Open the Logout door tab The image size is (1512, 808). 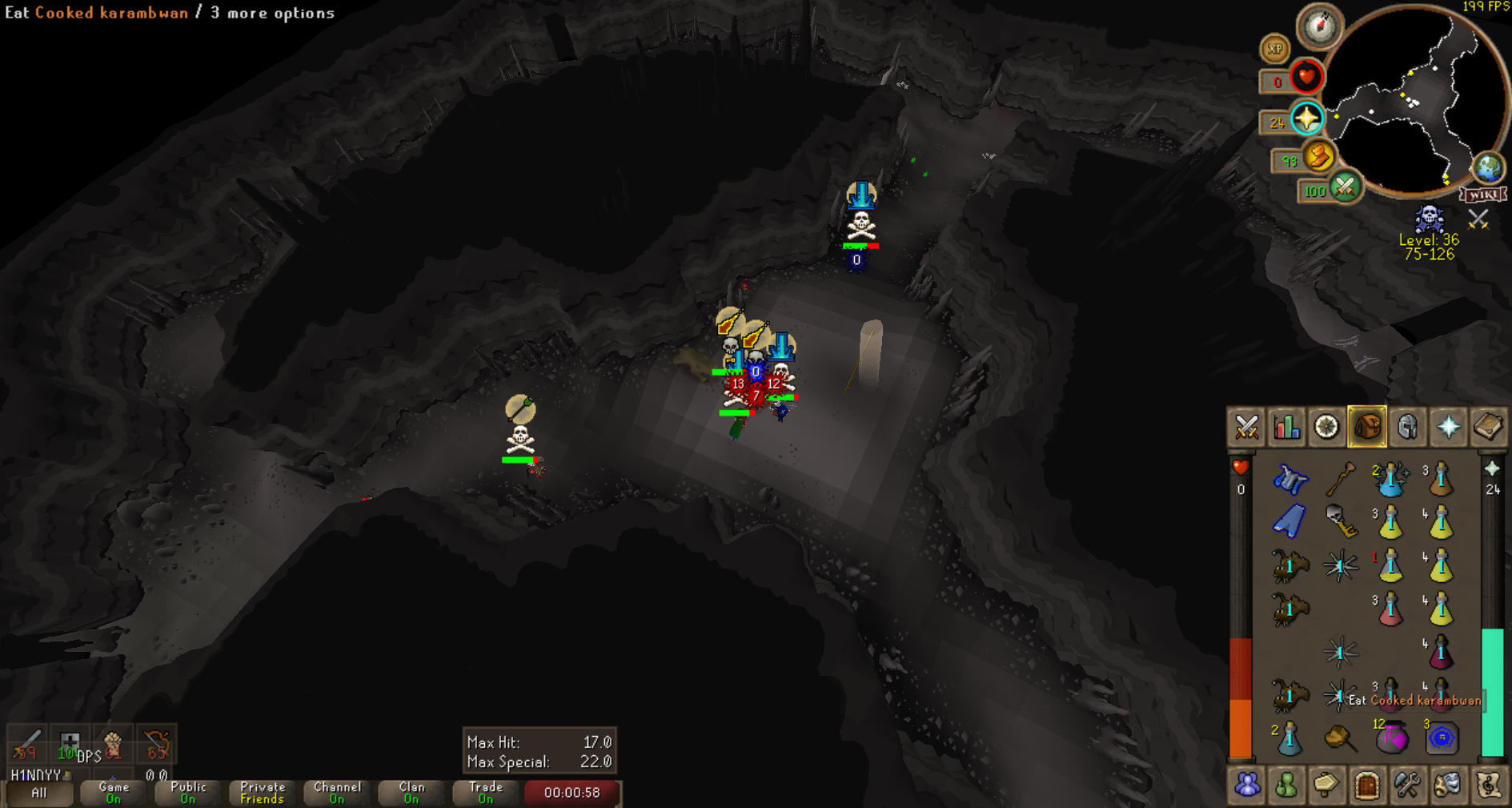[1367, 786]
